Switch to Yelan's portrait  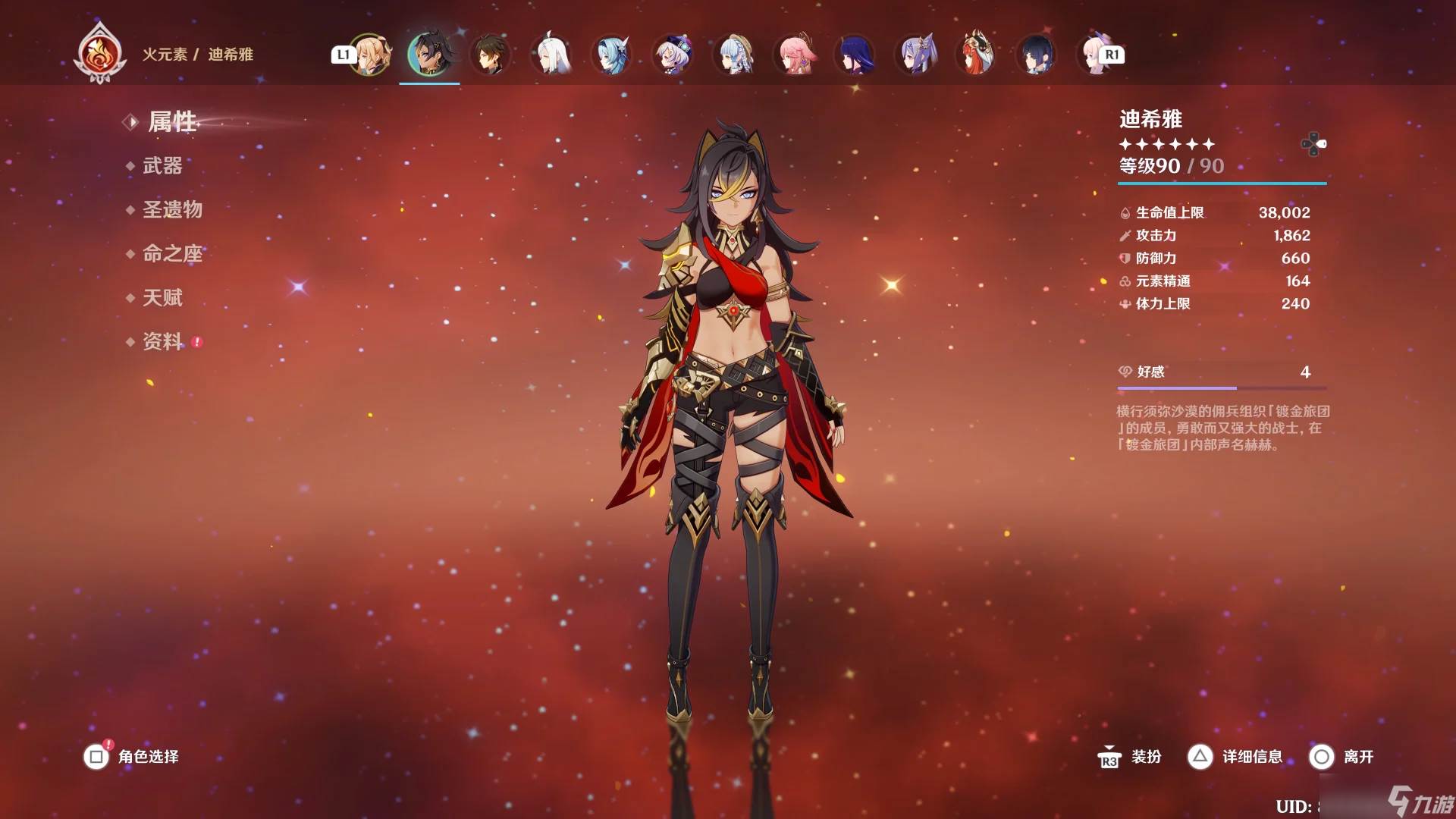click(1037, 55)
